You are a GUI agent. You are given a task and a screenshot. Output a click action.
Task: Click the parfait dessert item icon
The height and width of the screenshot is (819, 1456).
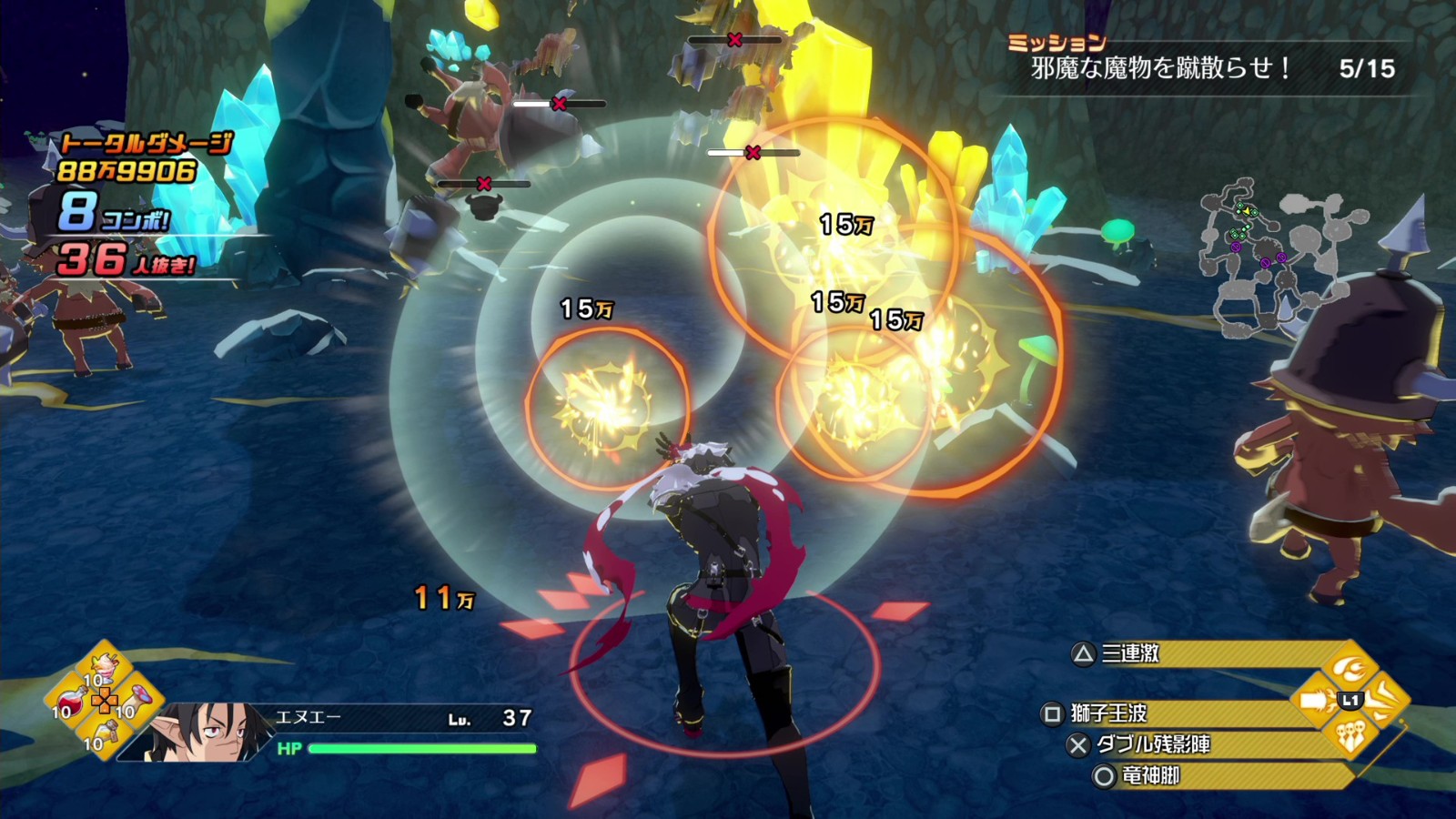[x=103, y=665]
